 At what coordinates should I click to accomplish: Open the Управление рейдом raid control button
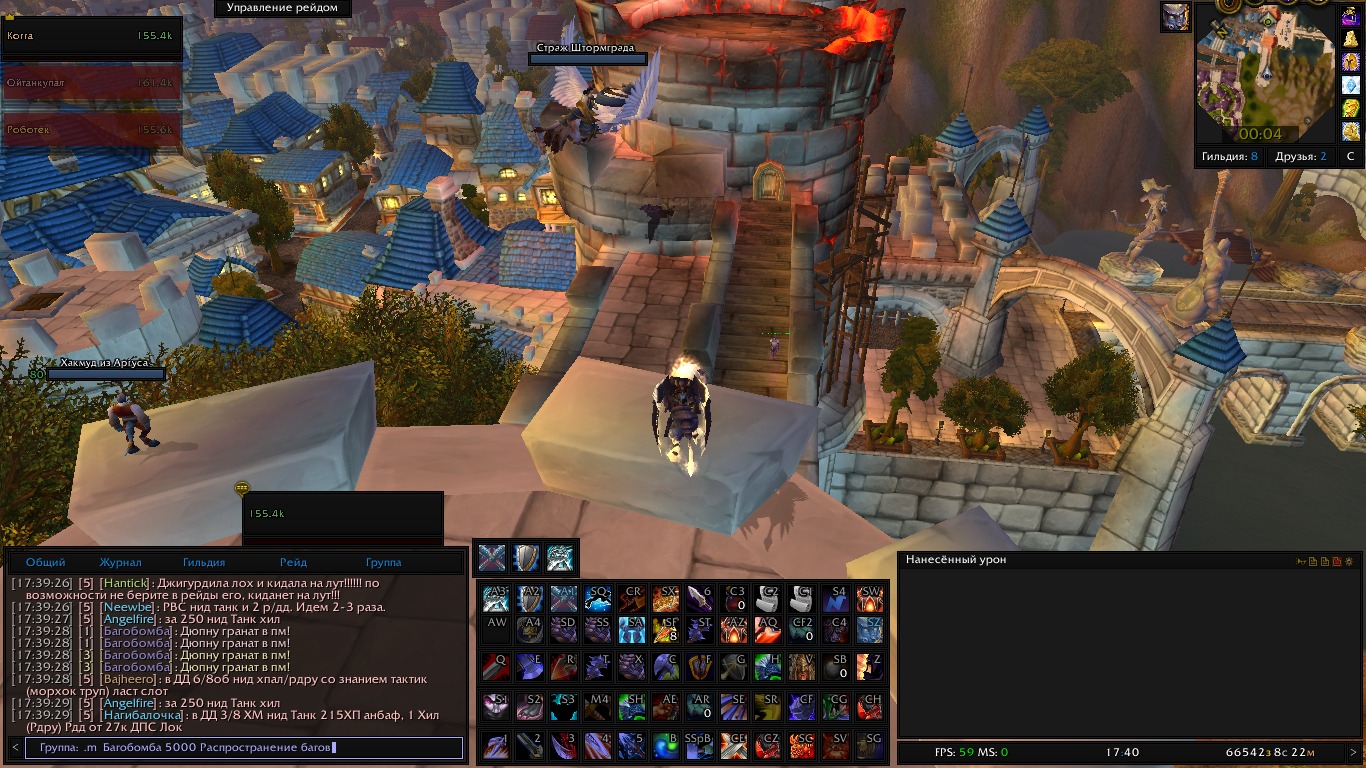(x=282, y=8)
